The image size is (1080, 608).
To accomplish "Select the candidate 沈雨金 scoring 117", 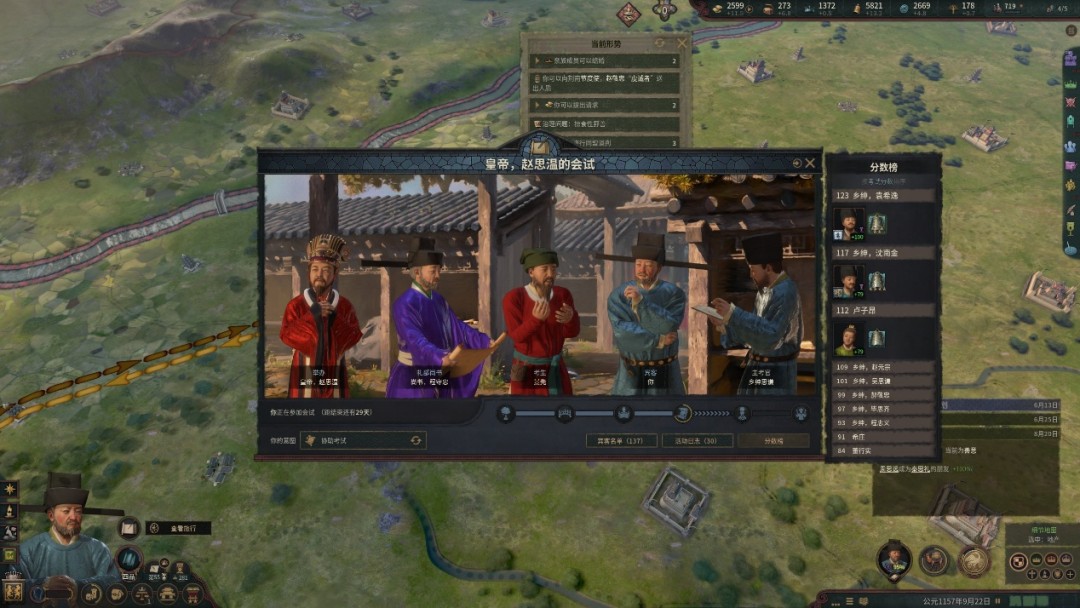I will click(849, 280).
